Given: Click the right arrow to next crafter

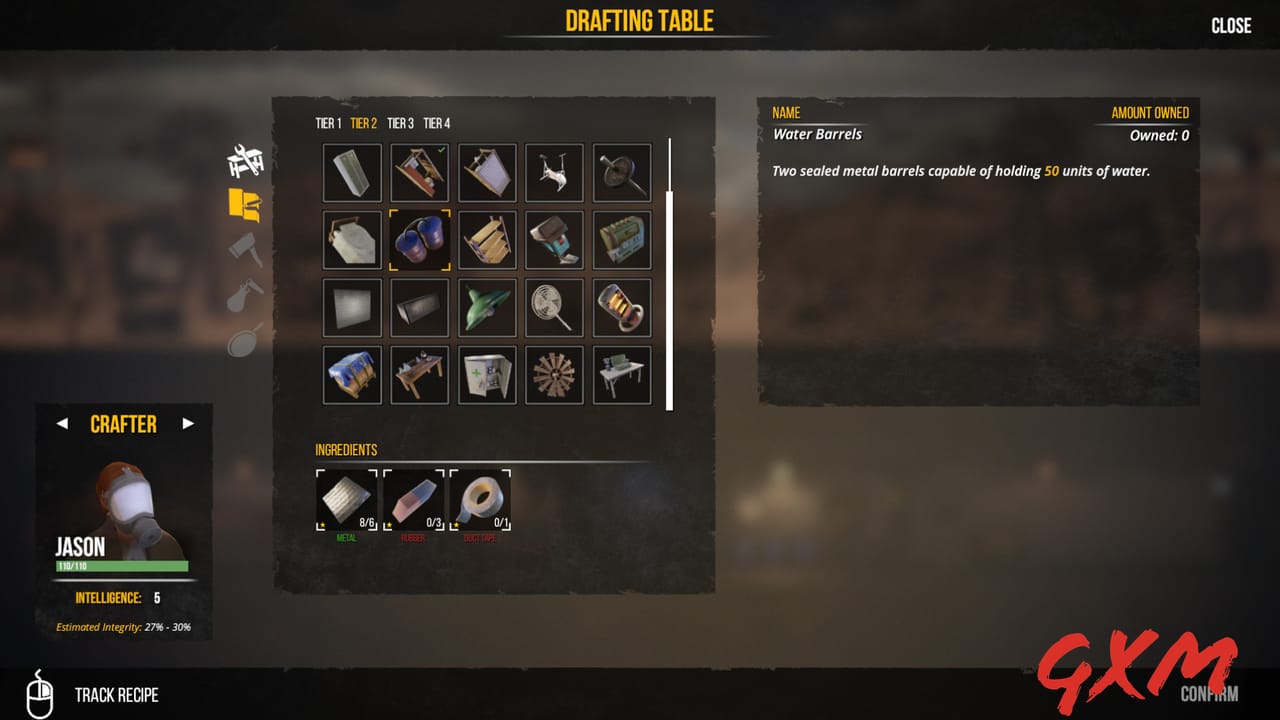Looking at the screenshot, I should pos(186,424).
